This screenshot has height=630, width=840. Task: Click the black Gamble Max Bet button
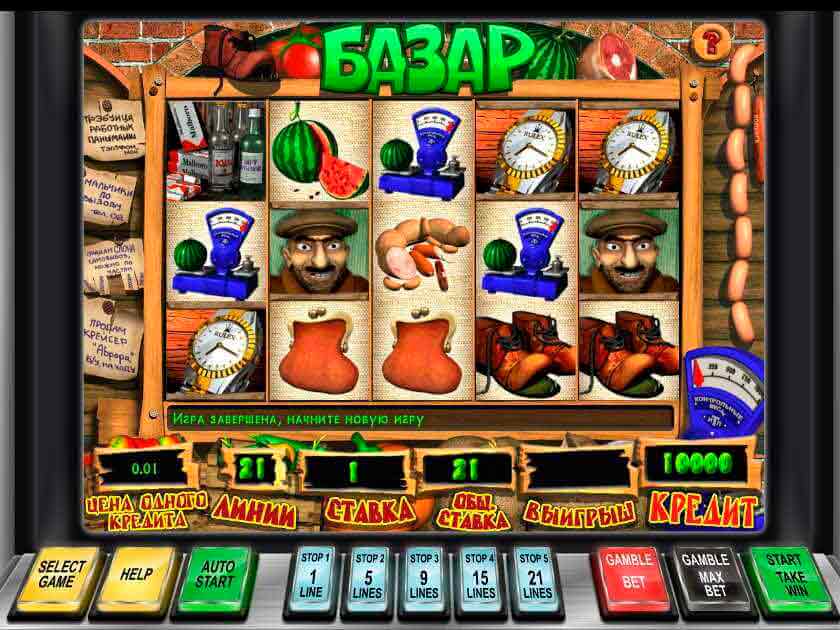pos(705,575)
